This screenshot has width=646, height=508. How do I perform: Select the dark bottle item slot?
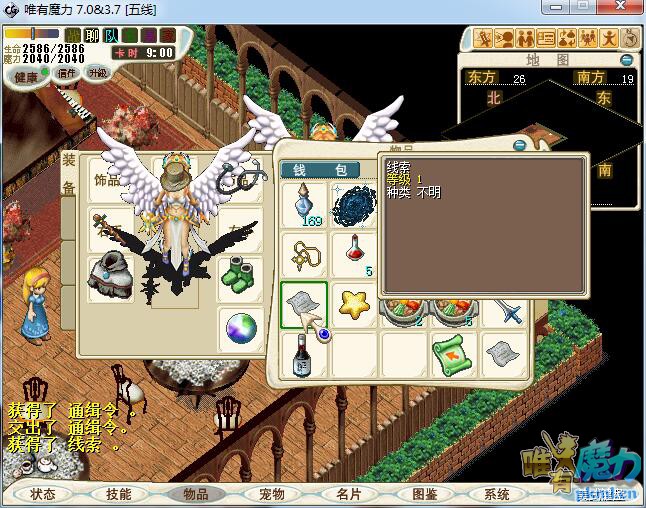coord(304,352)
